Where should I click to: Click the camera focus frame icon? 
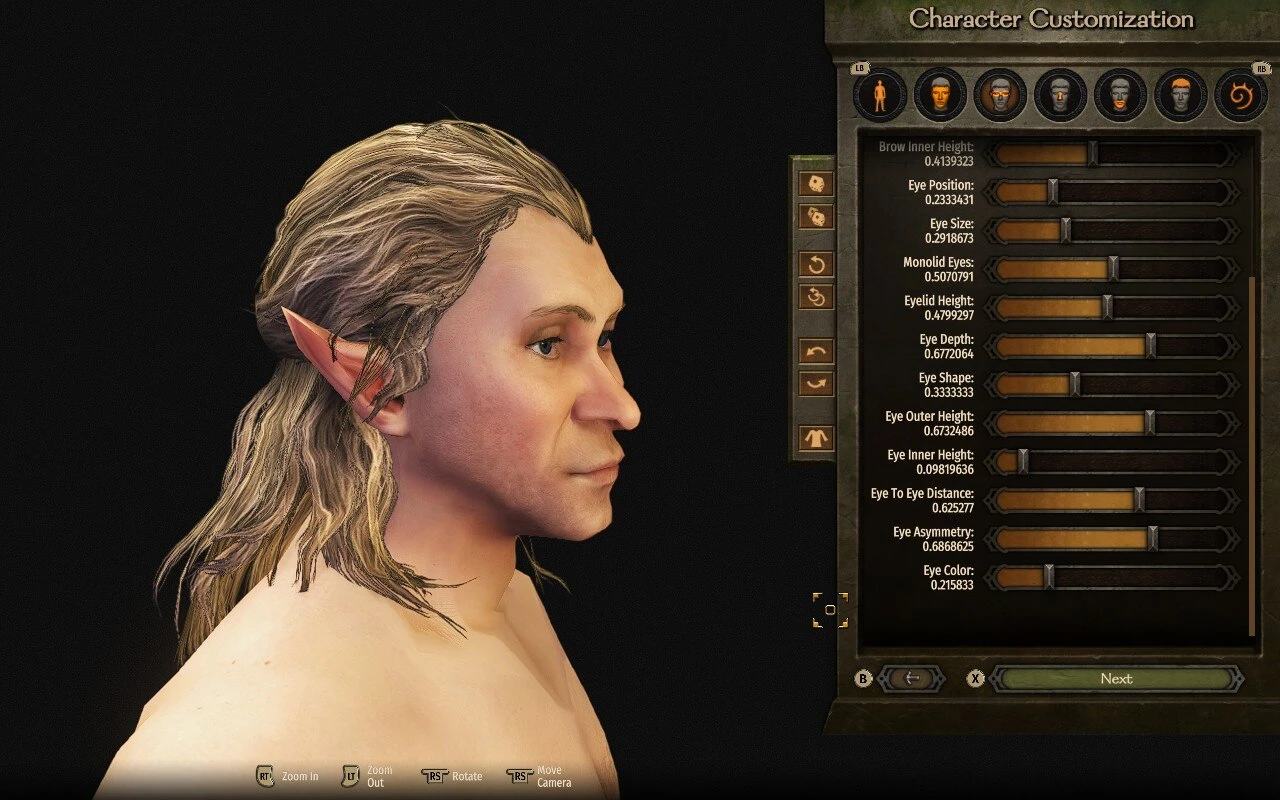[830, 610]
